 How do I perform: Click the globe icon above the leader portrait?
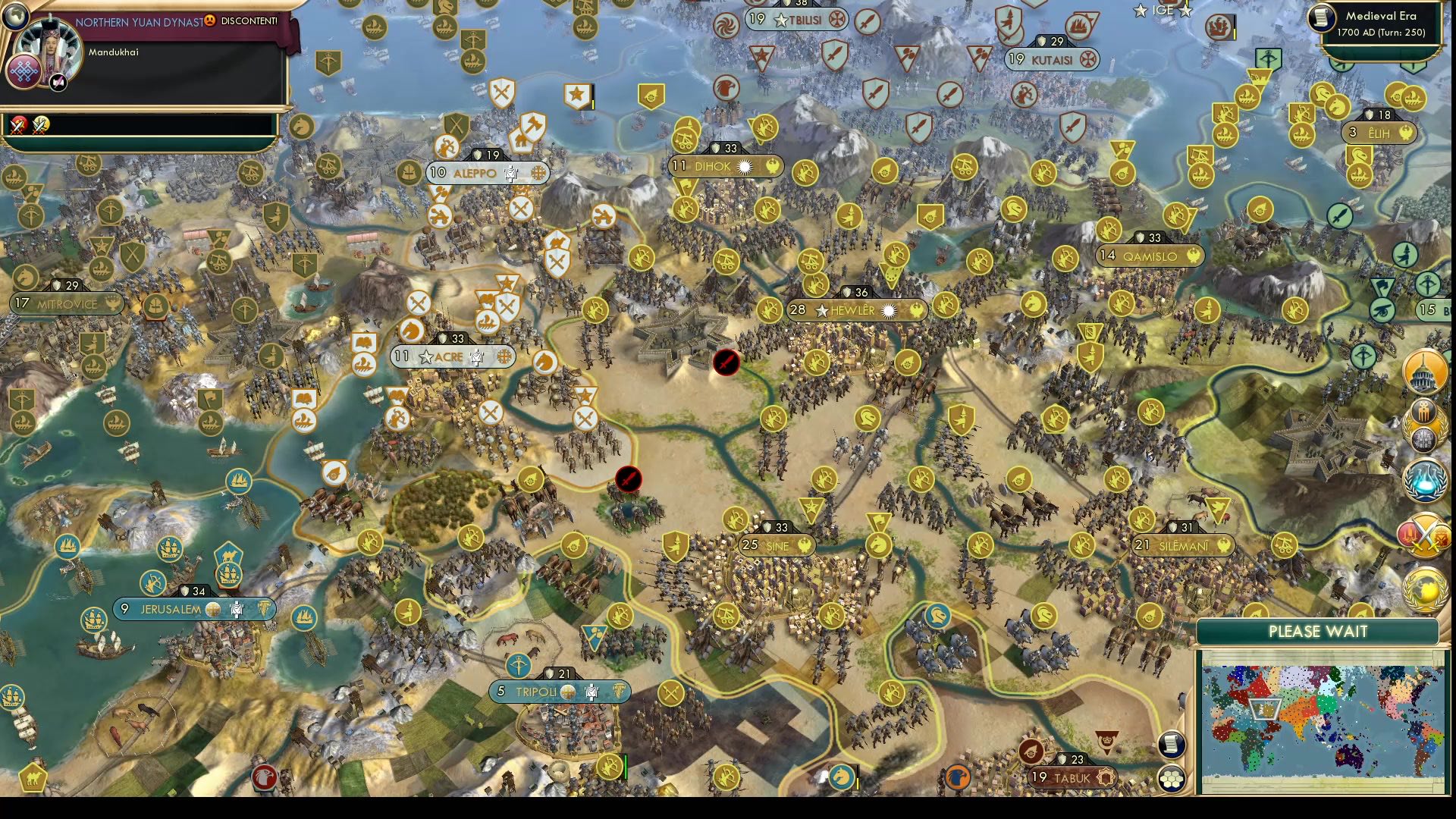17,17
